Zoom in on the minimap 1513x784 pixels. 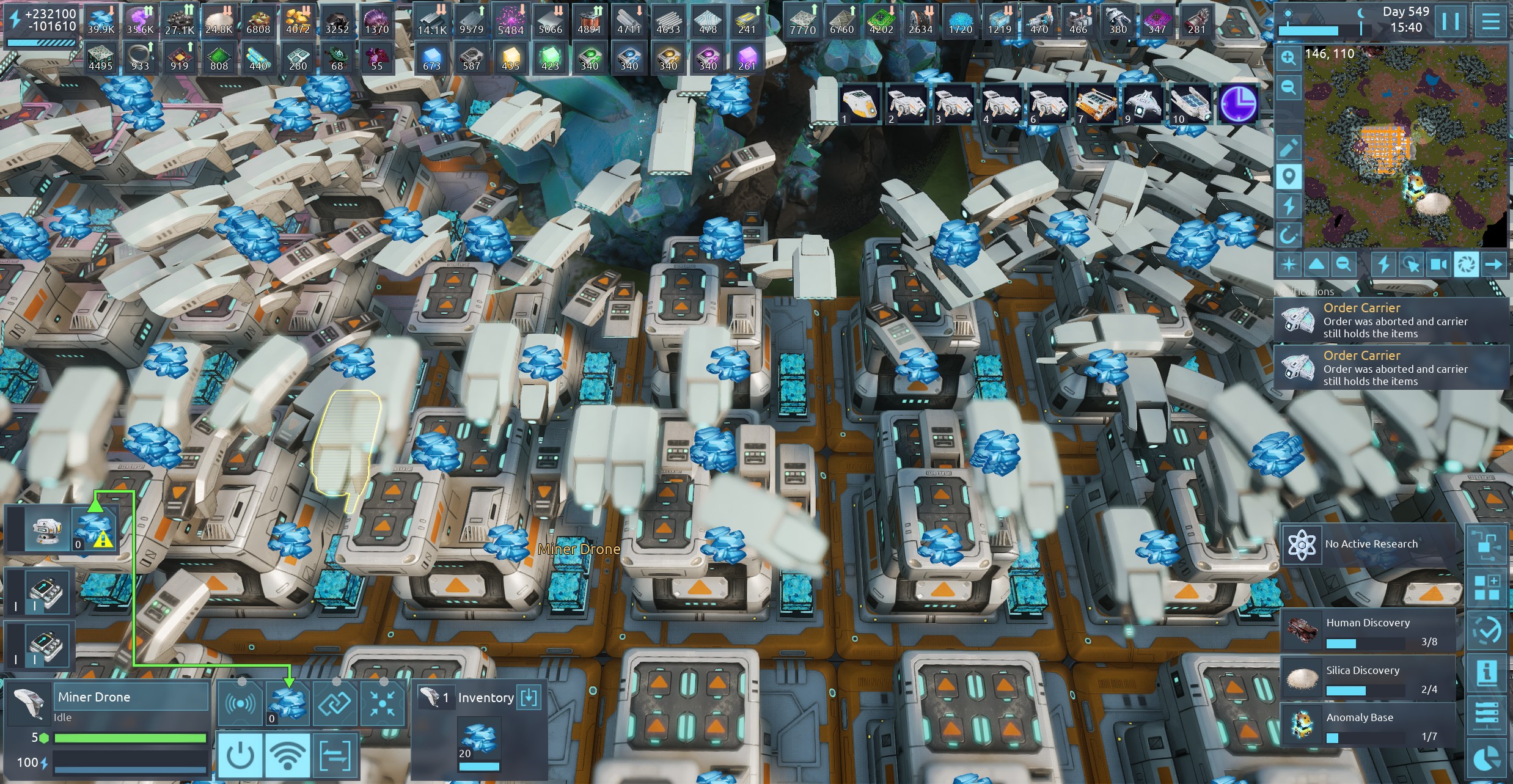pos(1288,58)
